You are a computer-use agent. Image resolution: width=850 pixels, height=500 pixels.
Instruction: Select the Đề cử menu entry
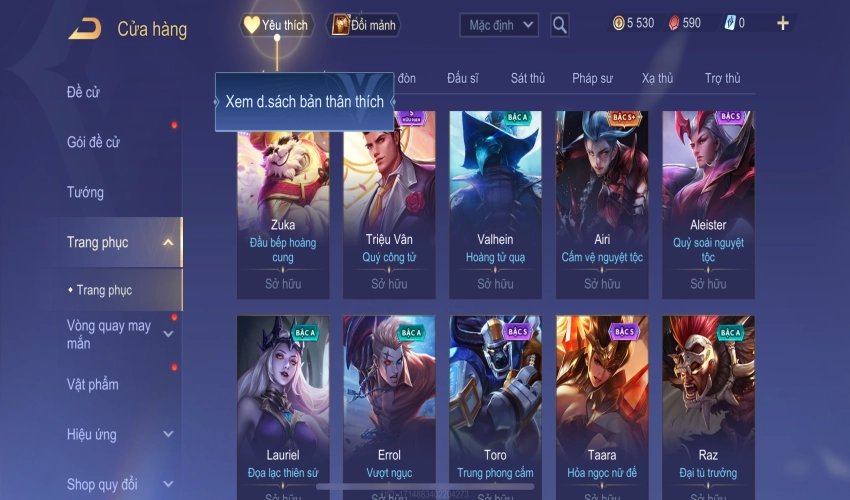click(84, 93)
